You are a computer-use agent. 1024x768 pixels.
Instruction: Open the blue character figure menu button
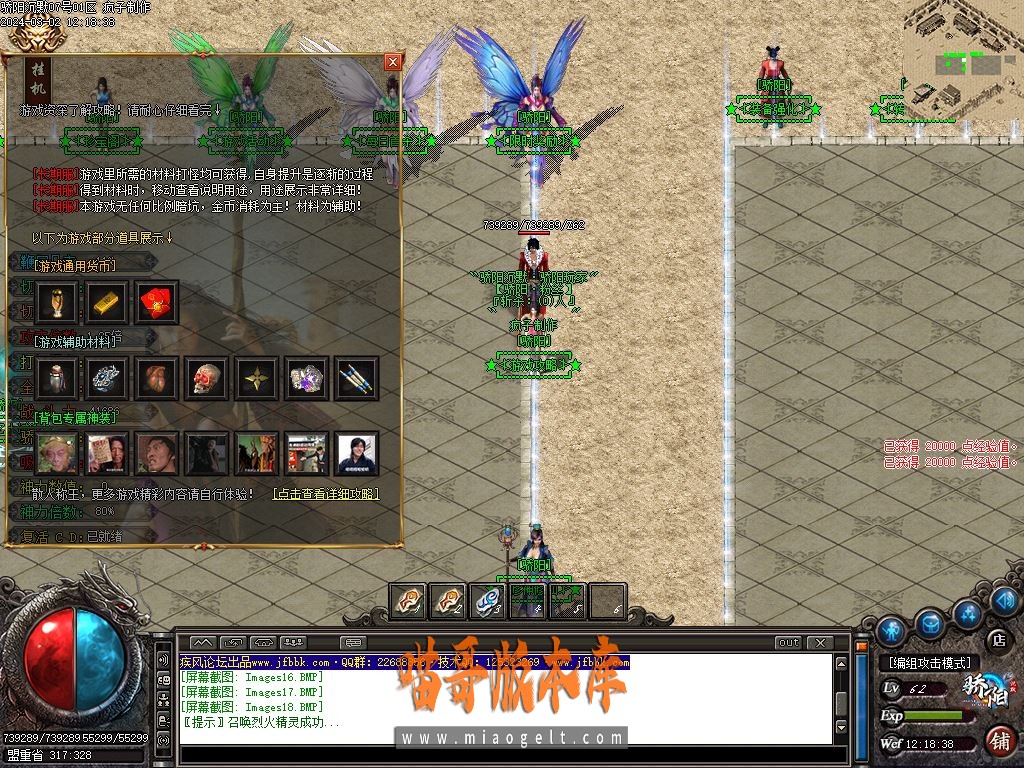891,631
